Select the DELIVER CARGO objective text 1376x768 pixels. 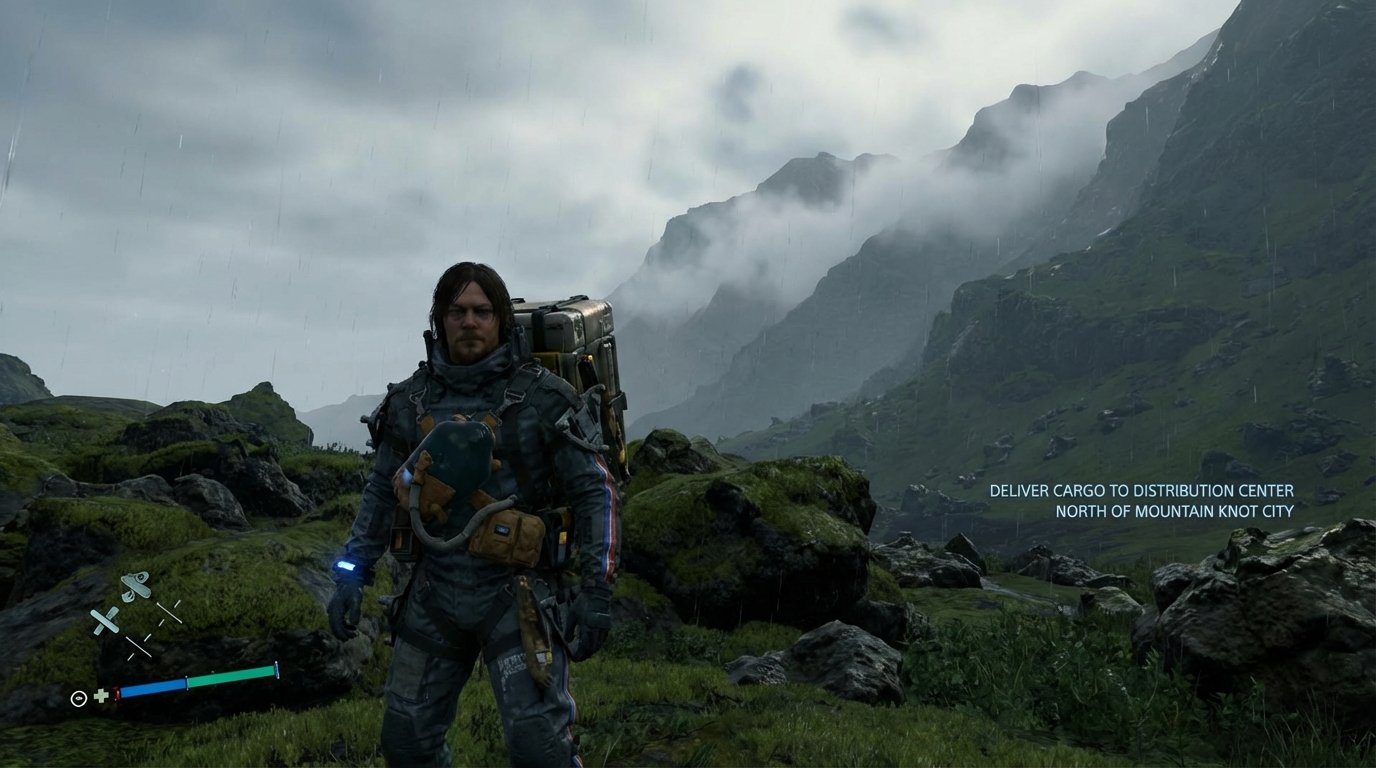1141,491
